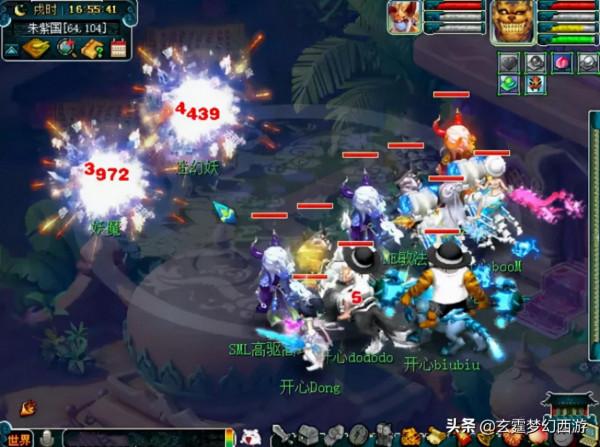This screenshot has width=600, height=447.
Task: Open the sword attack icon in bottom toolbar
Action: click(x=282, y=436)
